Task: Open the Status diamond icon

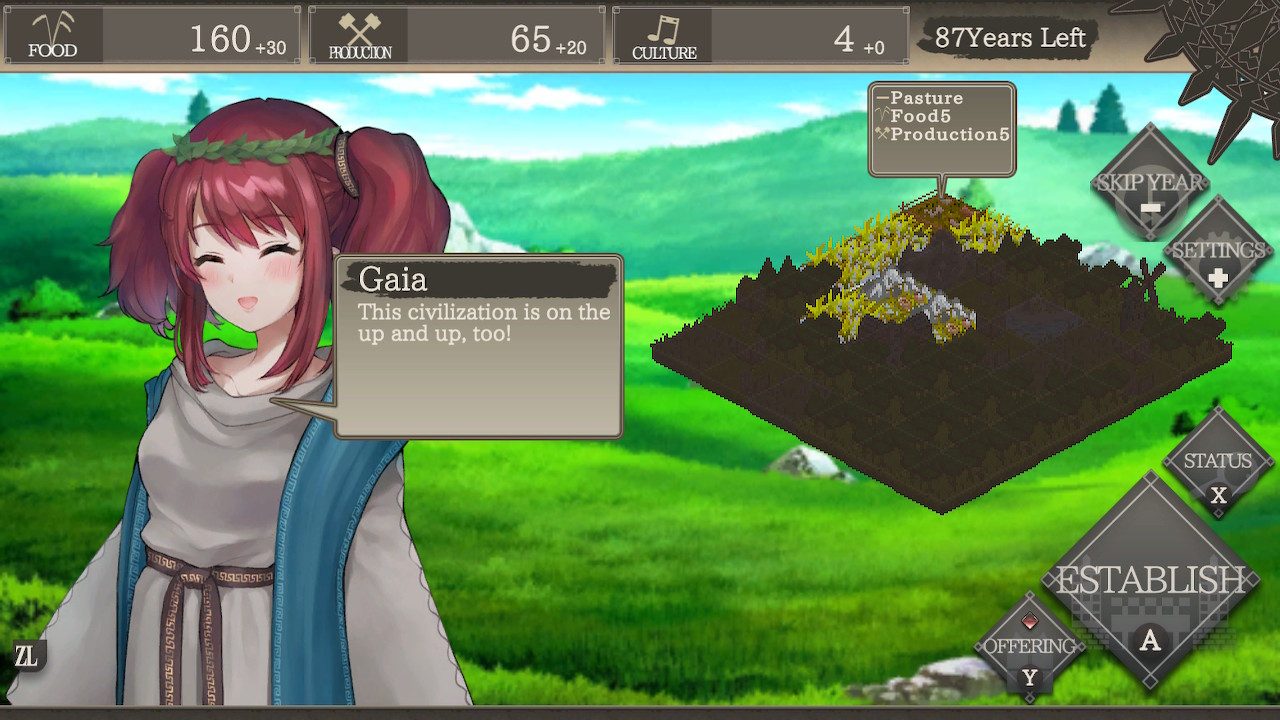Action: click(1217, 463)
